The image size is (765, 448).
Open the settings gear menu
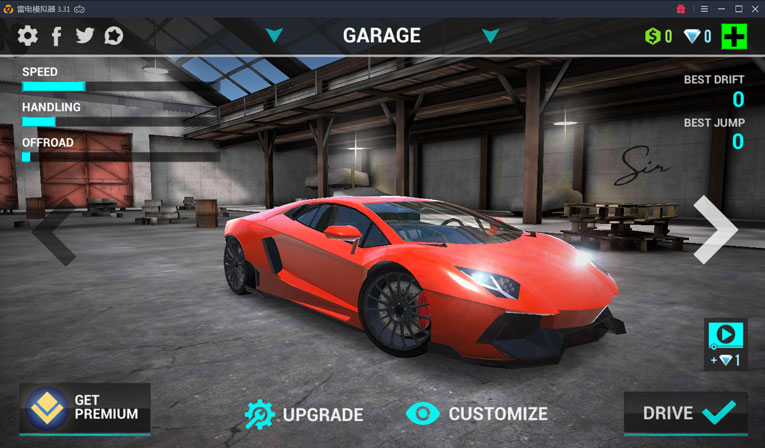28,36
